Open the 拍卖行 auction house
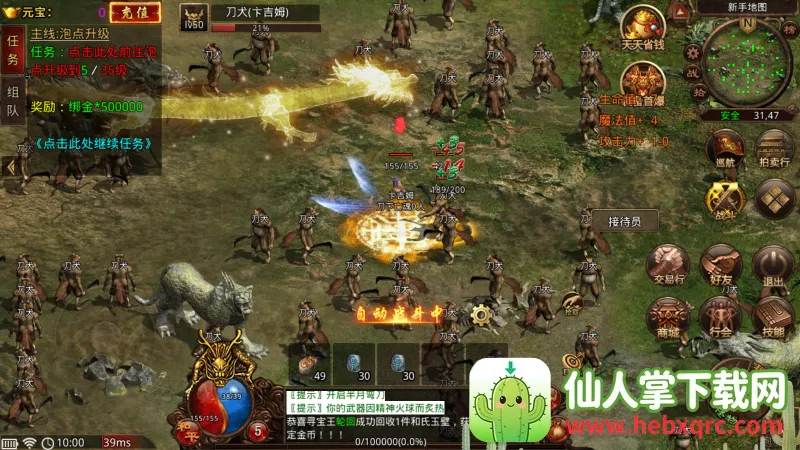The width and height of the screenshot is (800, 450). [774, 145]
